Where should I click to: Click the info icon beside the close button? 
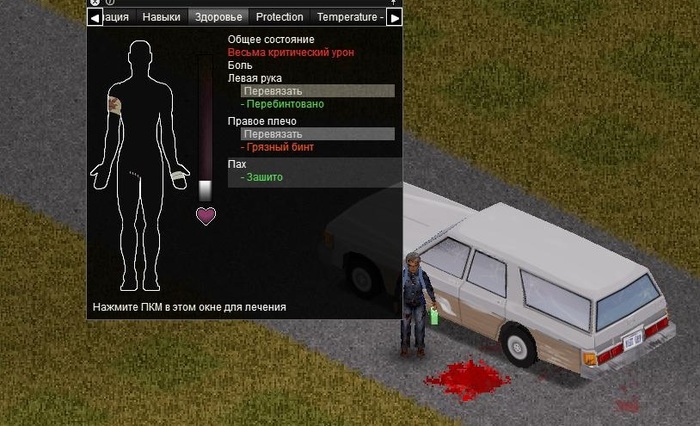pos(109,3)
